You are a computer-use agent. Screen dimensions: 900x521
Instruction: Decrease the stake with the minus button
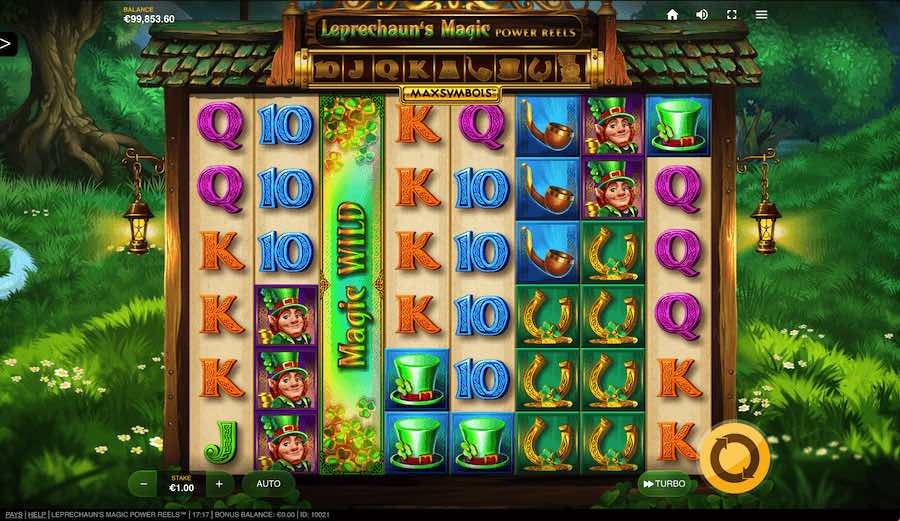click(x=144, y=483)
